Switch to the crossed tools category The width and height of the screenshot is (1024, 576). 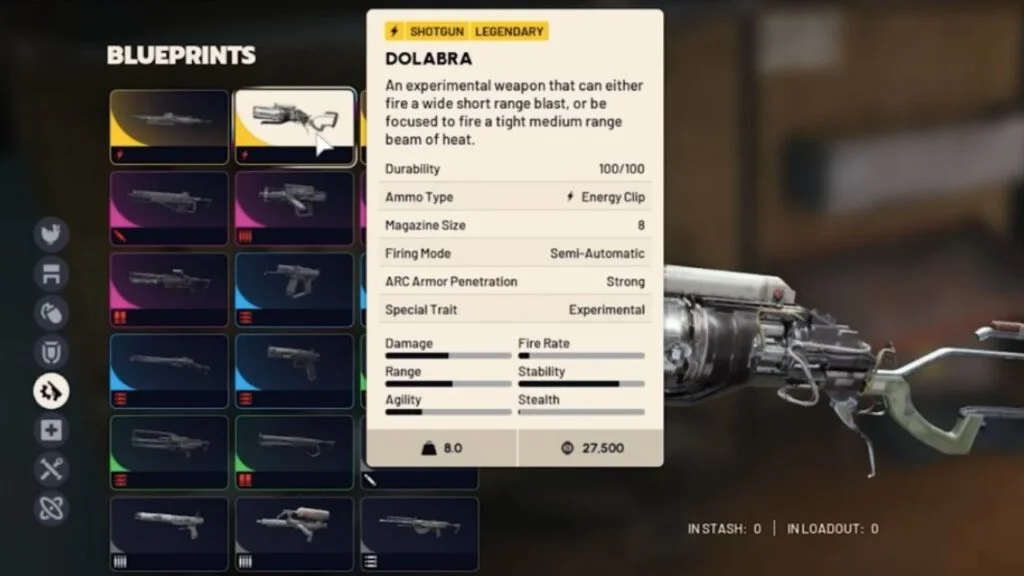(51, 469)
